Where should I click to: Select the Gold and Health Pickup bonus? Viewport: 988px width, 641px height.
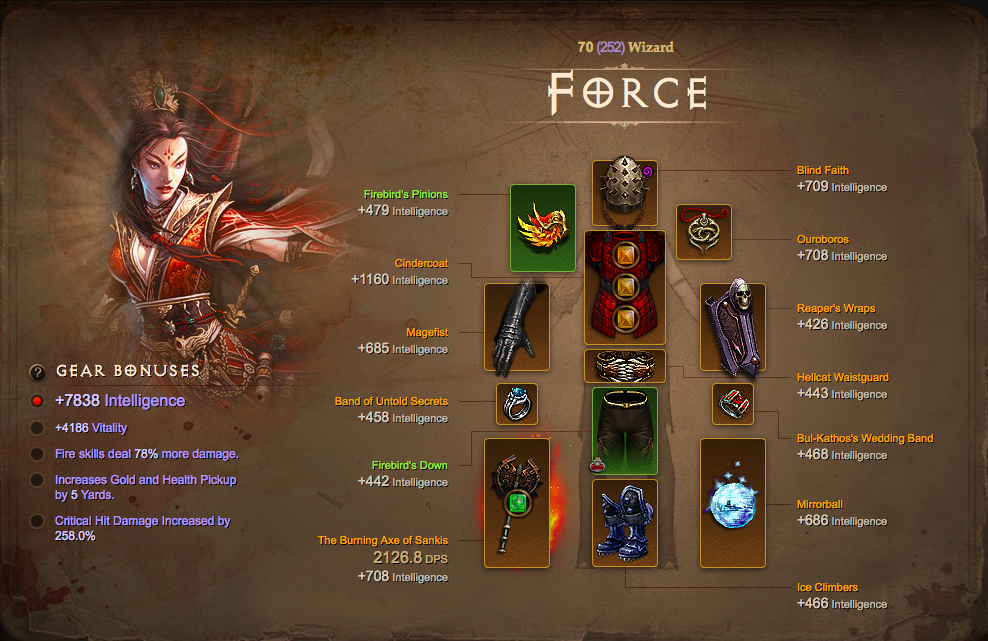pyautogui.click(x=145, y=487)
